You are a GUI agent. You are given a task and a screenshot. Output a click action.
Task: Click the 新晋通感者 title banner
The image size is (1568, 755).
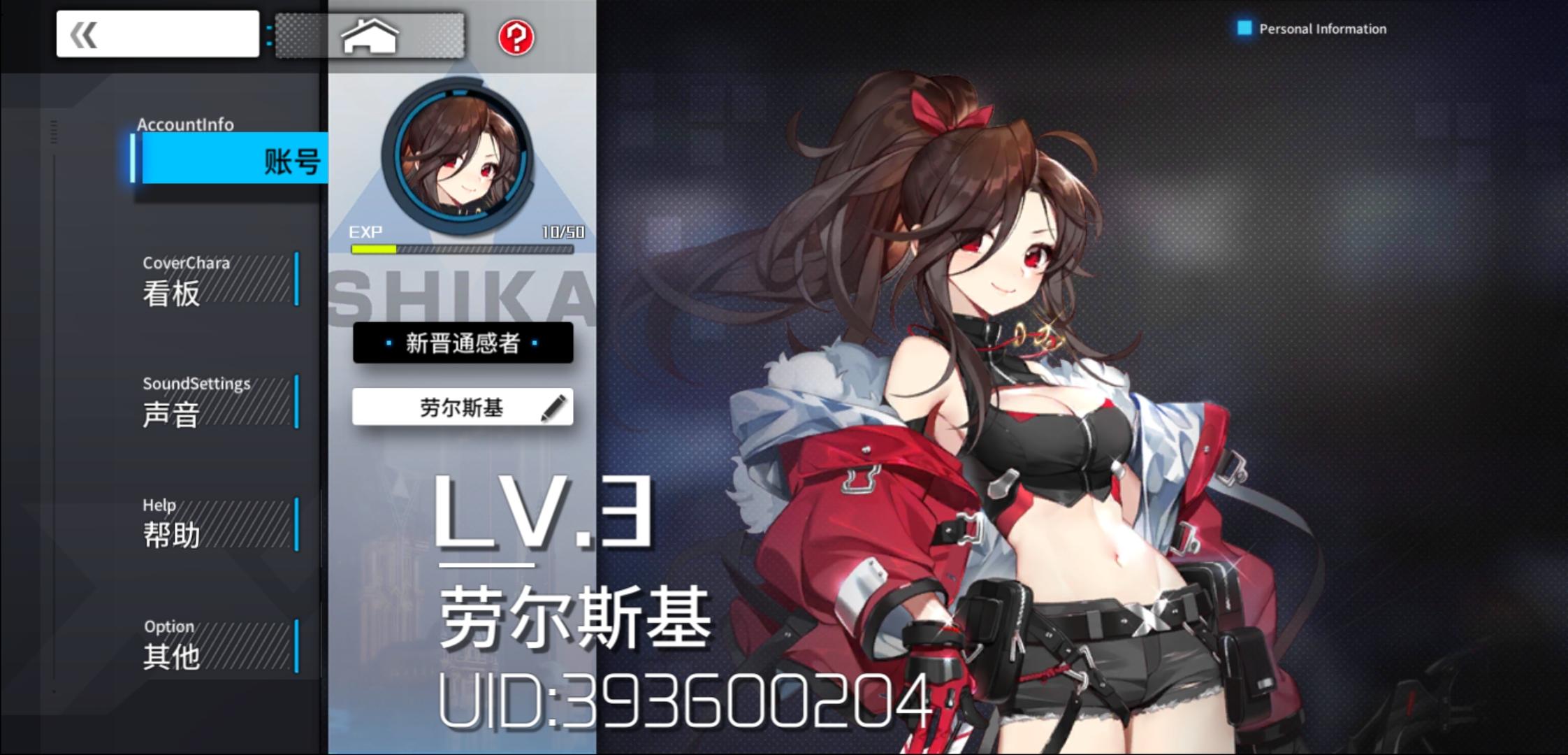(463, 344)
